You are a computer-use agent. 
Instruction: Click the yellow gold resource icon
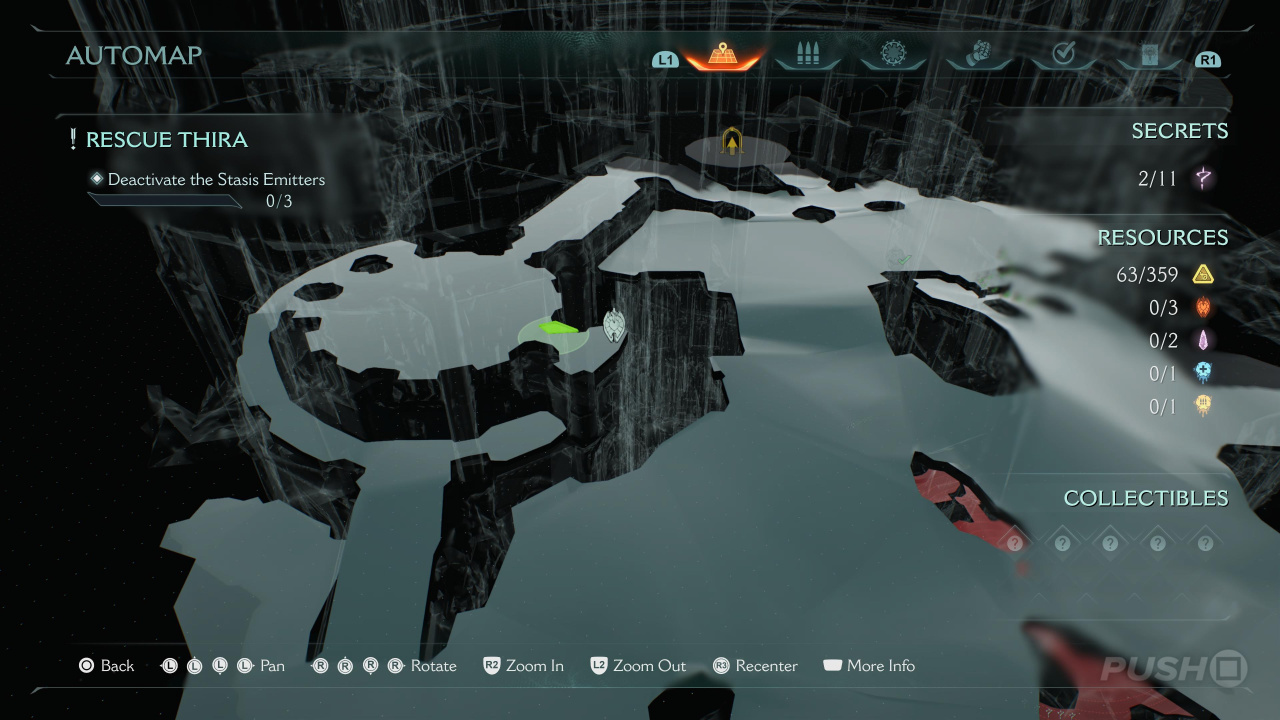(x=1203, y=275)
